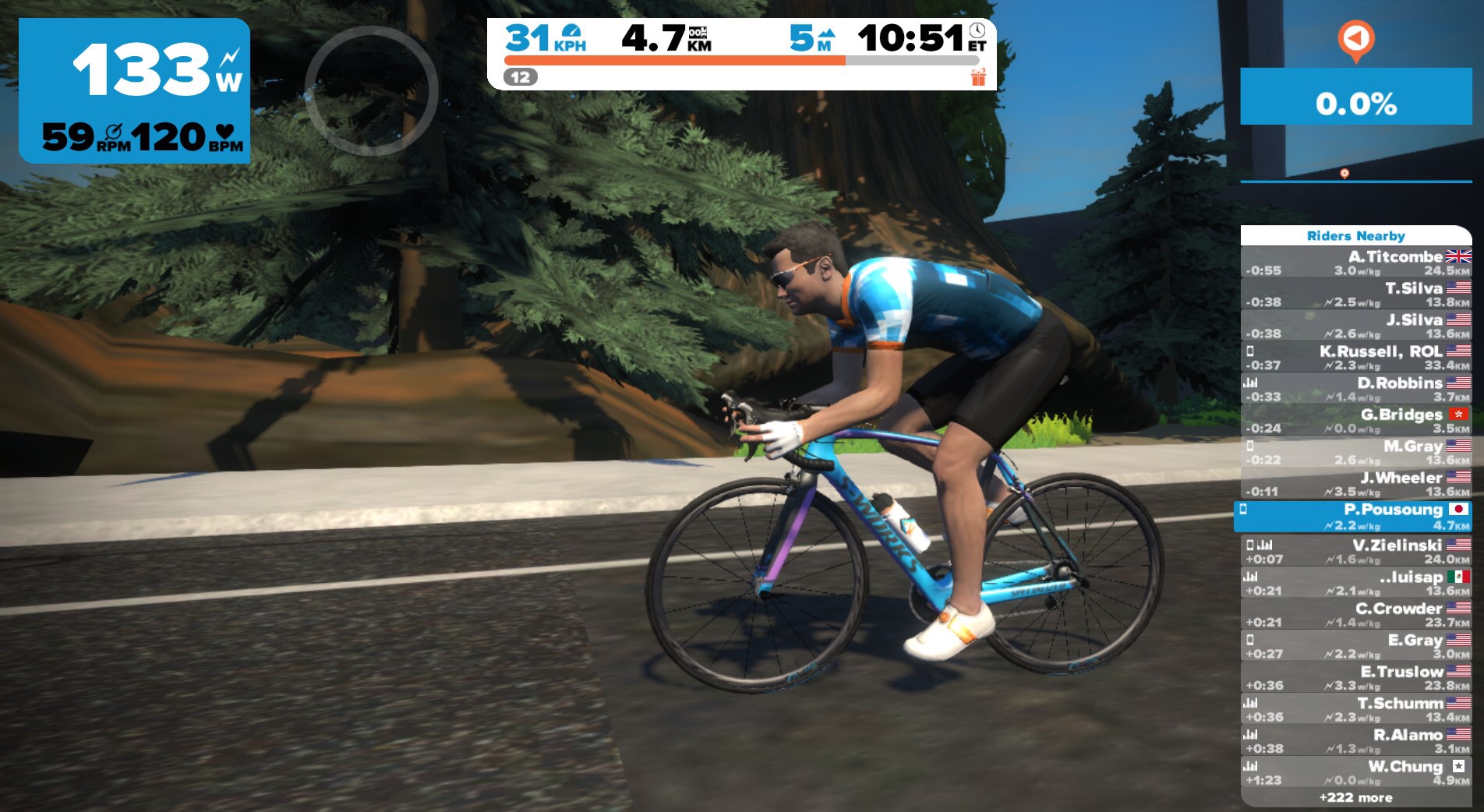Pick the K.Russell, ROL rider row
Viewport: 1484px width, 812px height.
click(1356, 358)
